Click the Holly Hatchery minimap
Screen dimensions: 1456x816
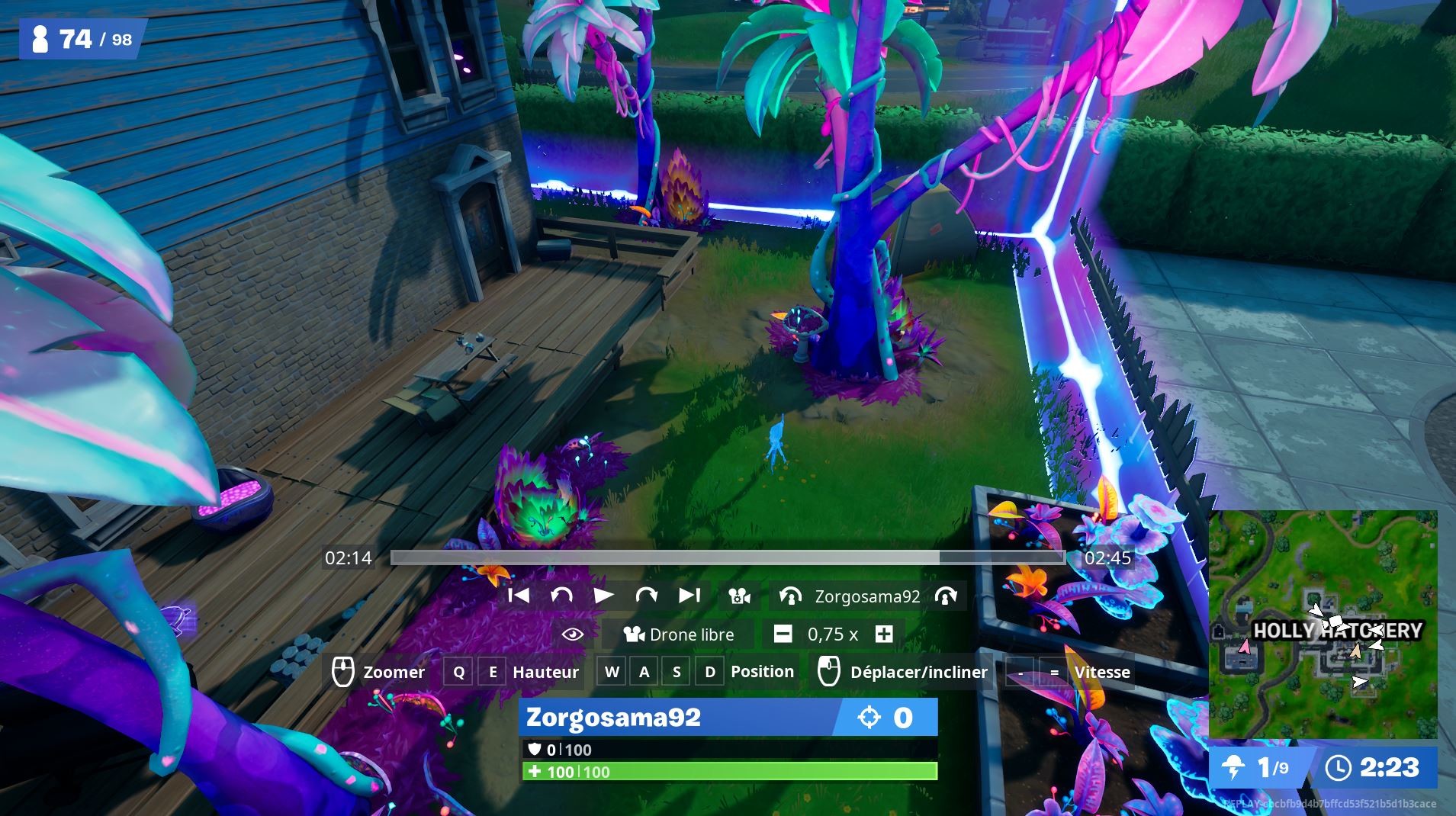(1323, 625)
